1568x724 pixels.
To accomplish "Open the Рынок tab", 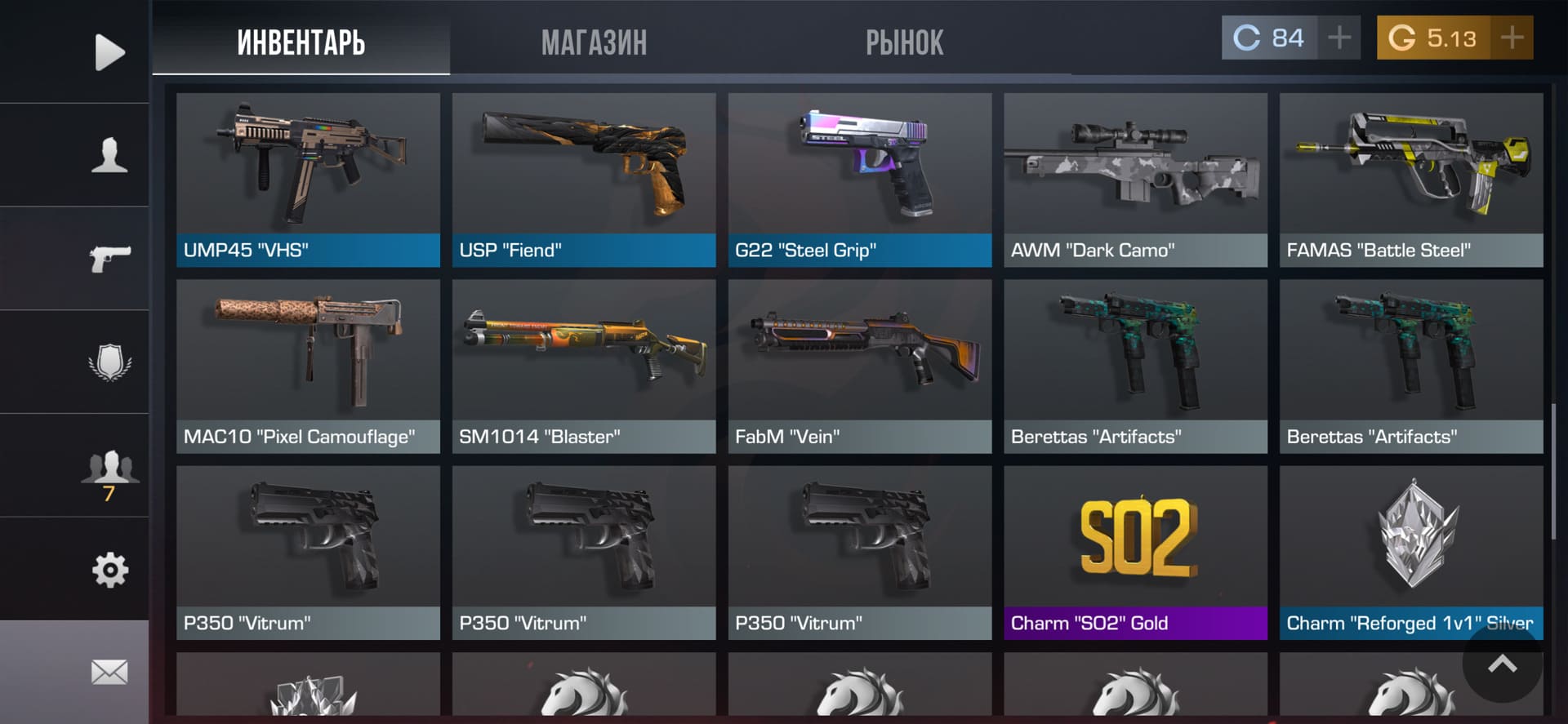I will [x=904, y=42].
